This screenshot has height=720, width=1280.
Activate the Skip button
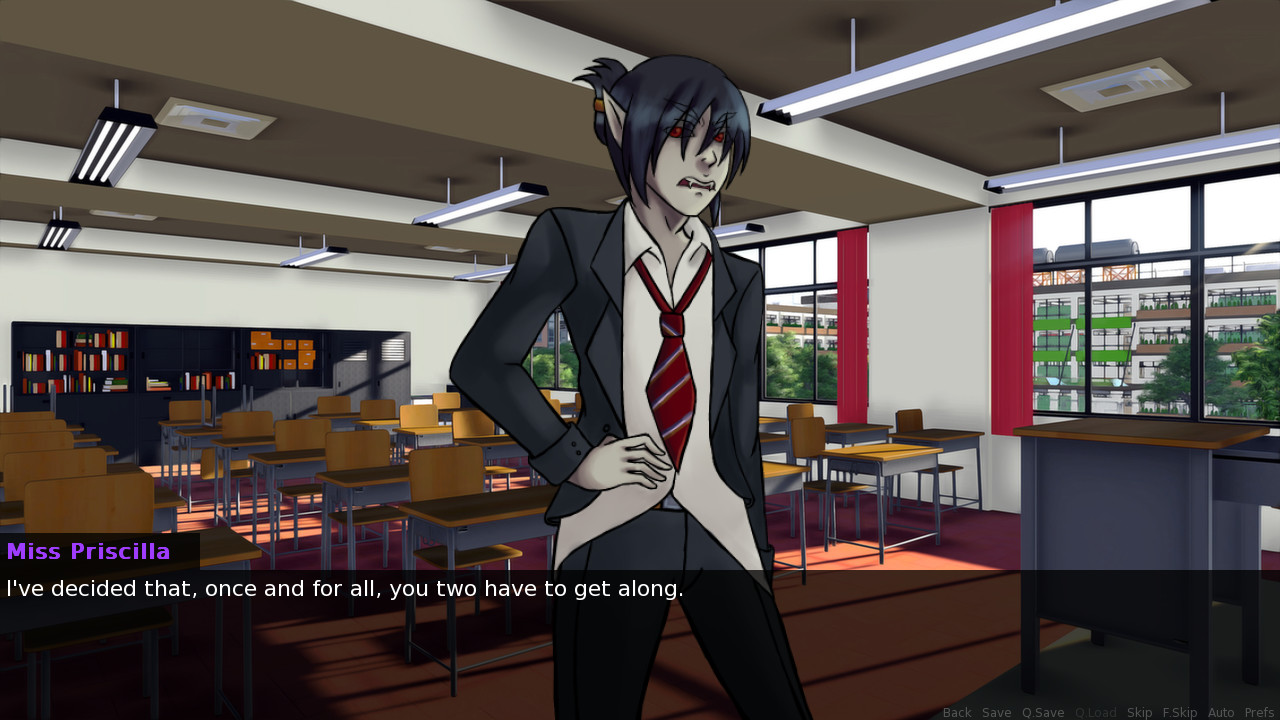coord(1139,712)
